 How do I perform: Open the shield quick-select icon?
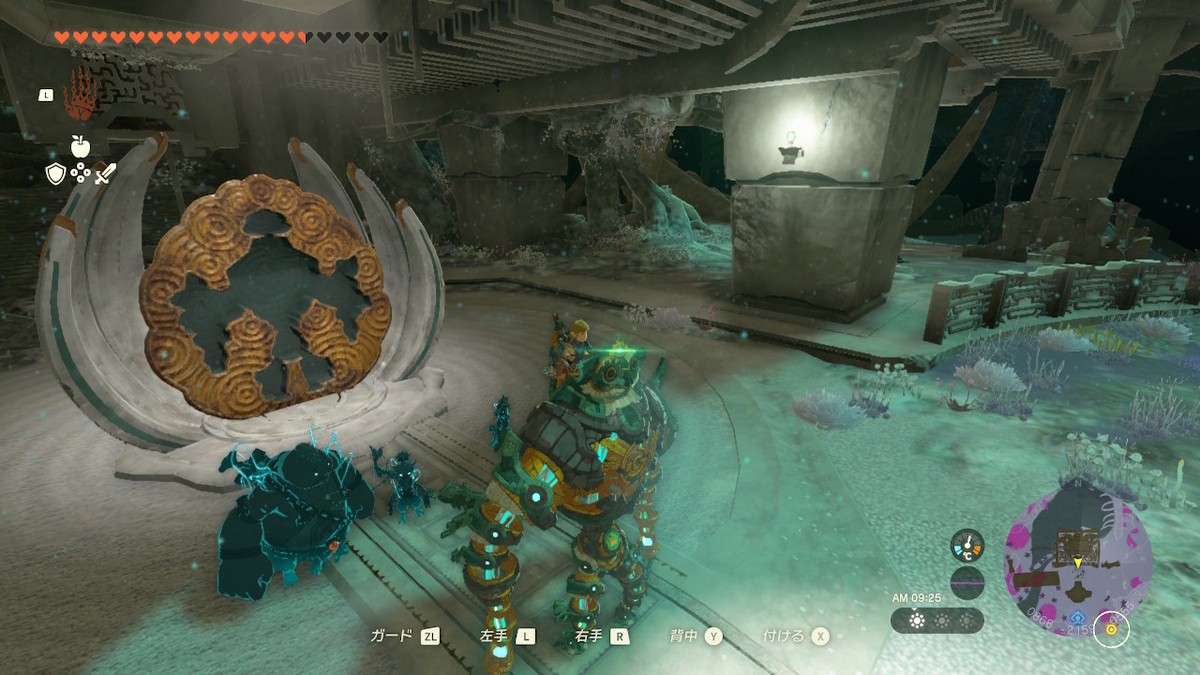pos(56,173)
